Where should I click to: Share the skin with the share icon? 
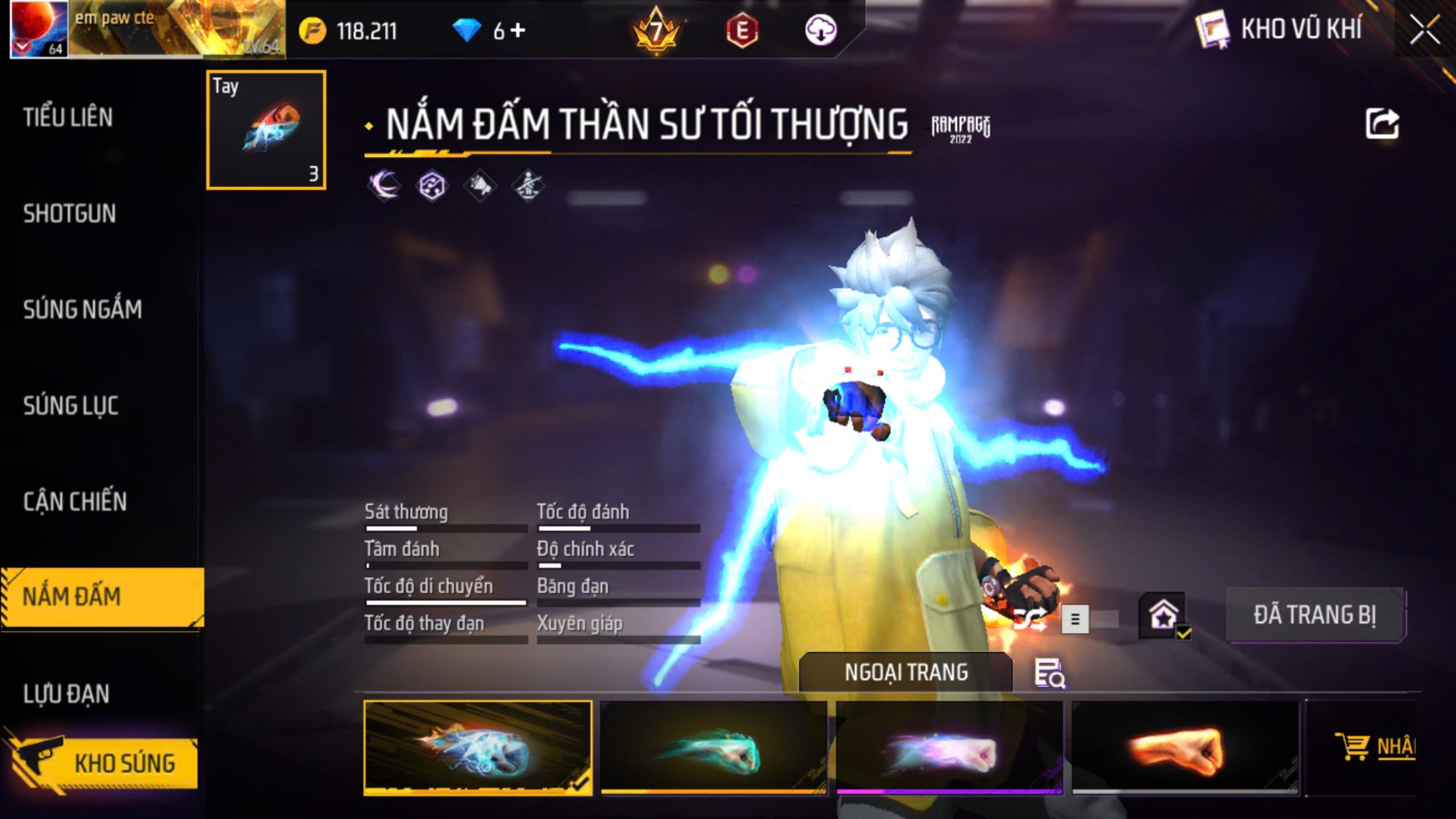[1381, 124]
